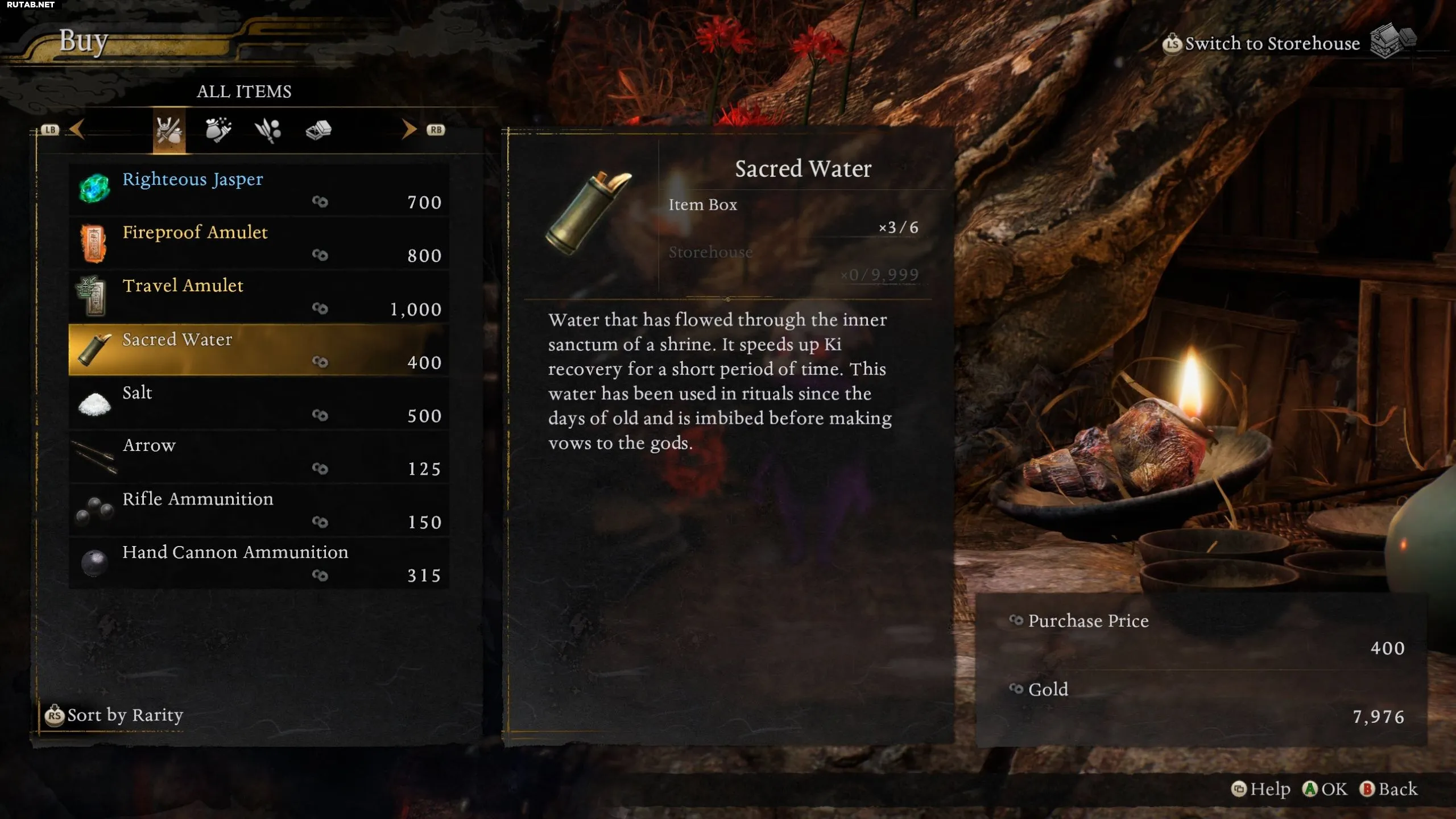Choose the Fireproof Amulet entry

point(258,243)
